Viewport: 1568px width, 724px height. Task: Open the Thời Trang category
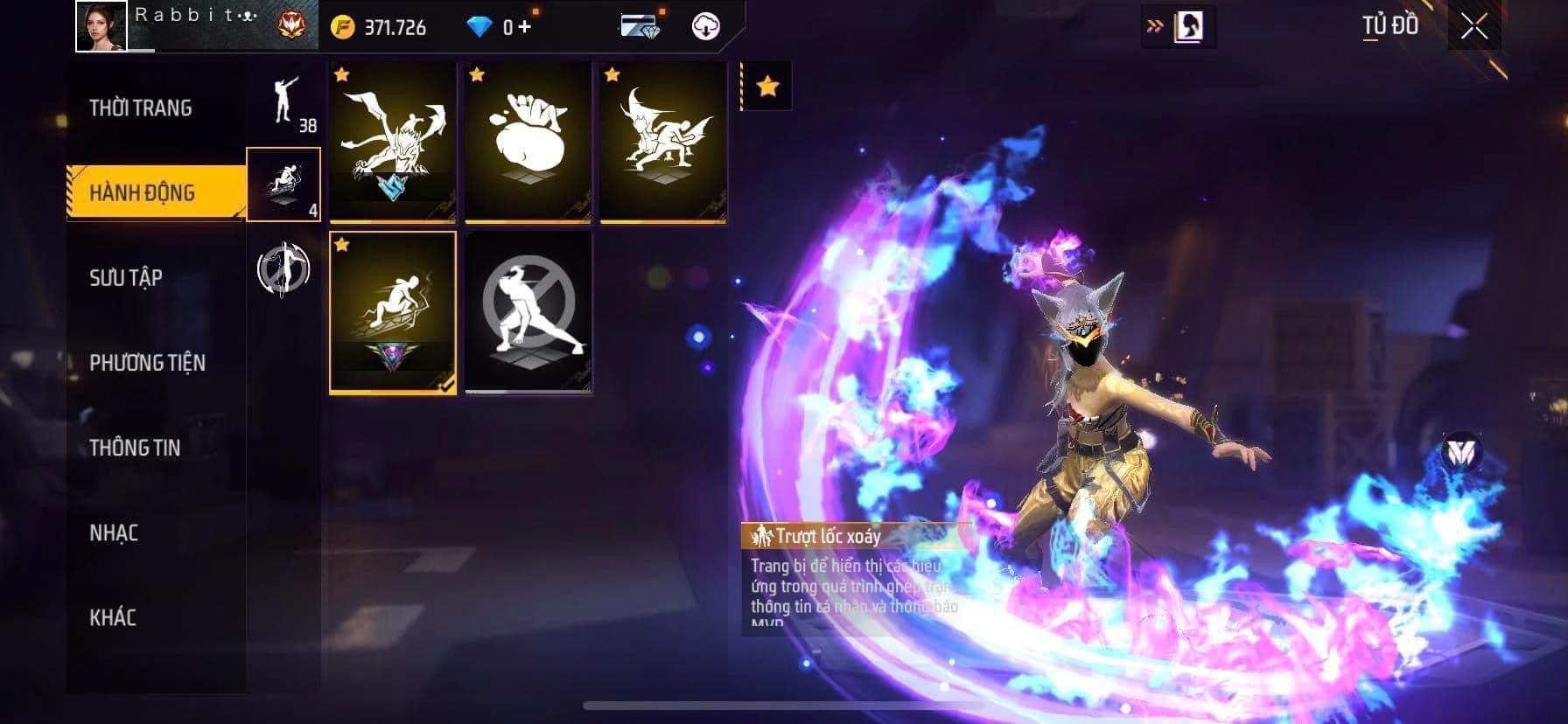(x=141, y=108)
